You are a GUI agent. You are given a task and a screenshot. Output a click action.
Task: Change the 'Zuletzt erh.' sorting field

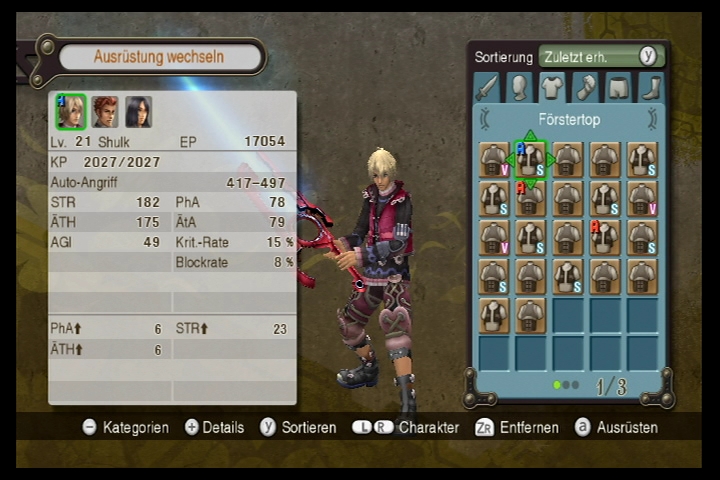click(589, 56)
